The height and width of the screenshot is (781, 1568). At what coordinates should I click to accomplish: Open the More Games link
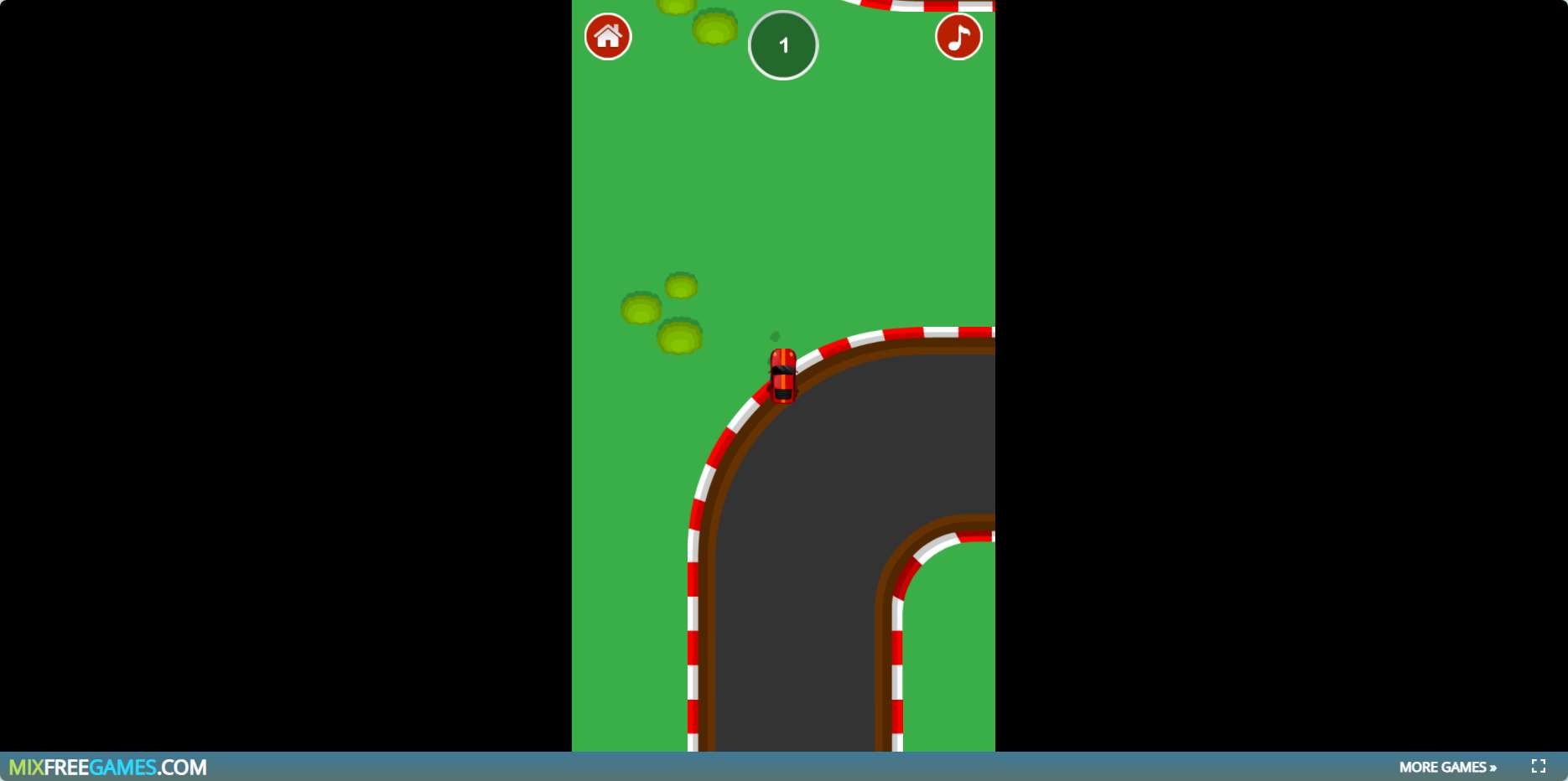[1447, 767]
